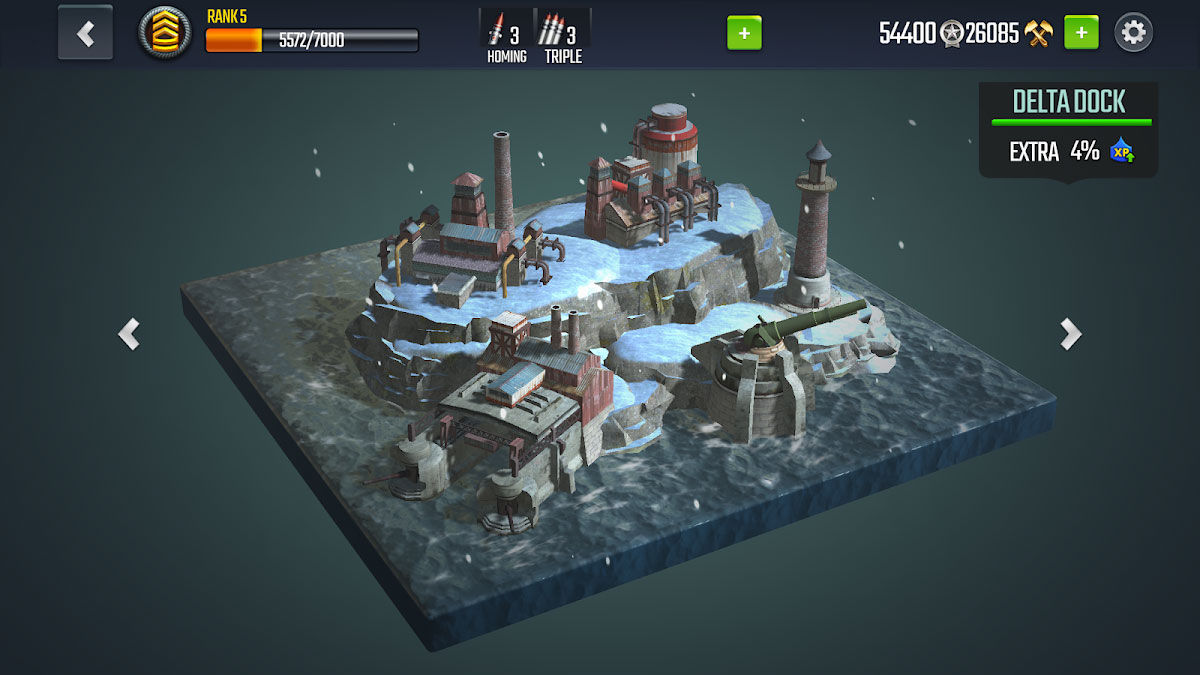Show the previous map with left arrow
1200x675 pixels.
coord(129,334)
